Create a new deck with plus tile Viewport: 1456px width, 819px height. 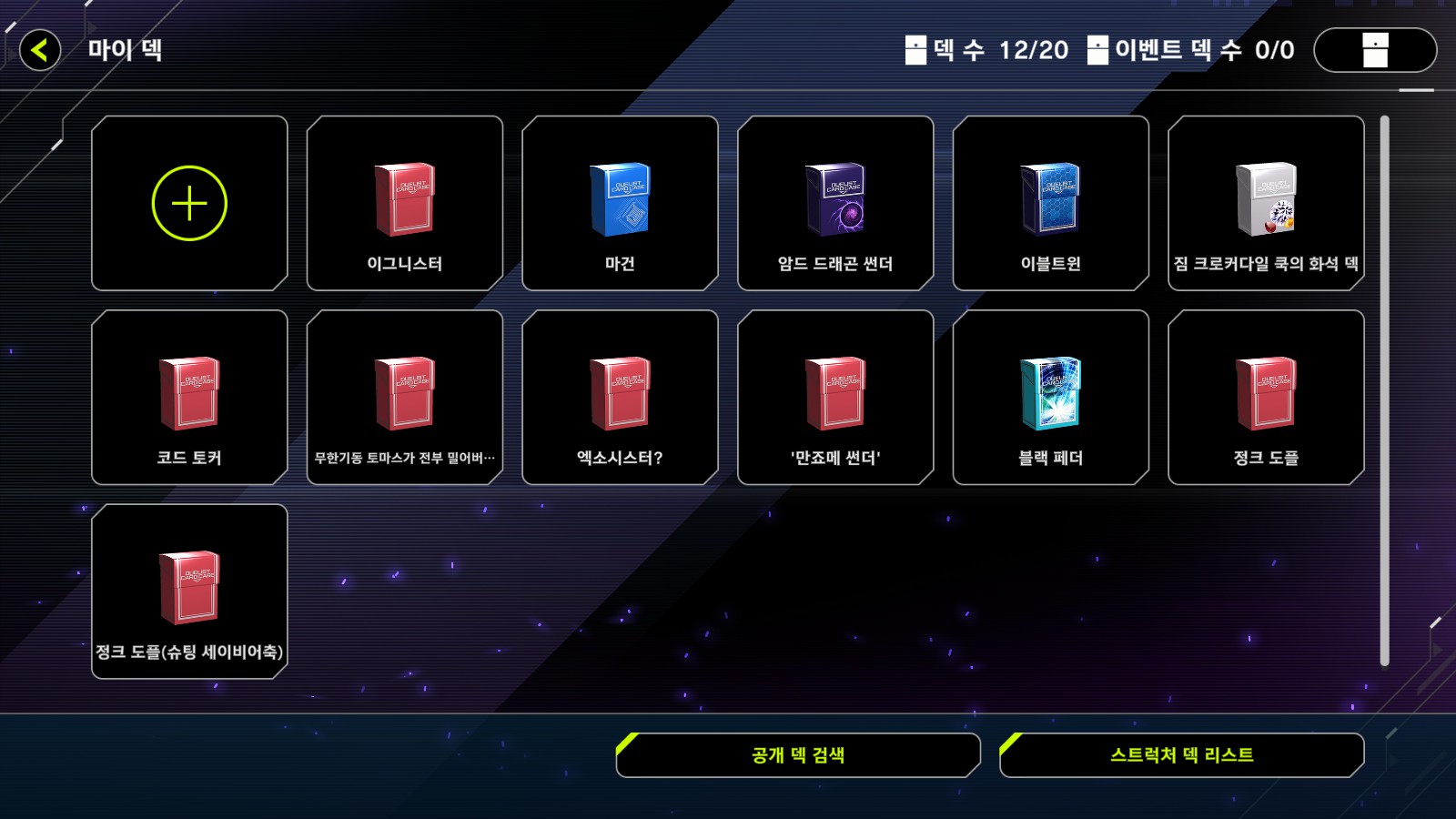point(189,203)
